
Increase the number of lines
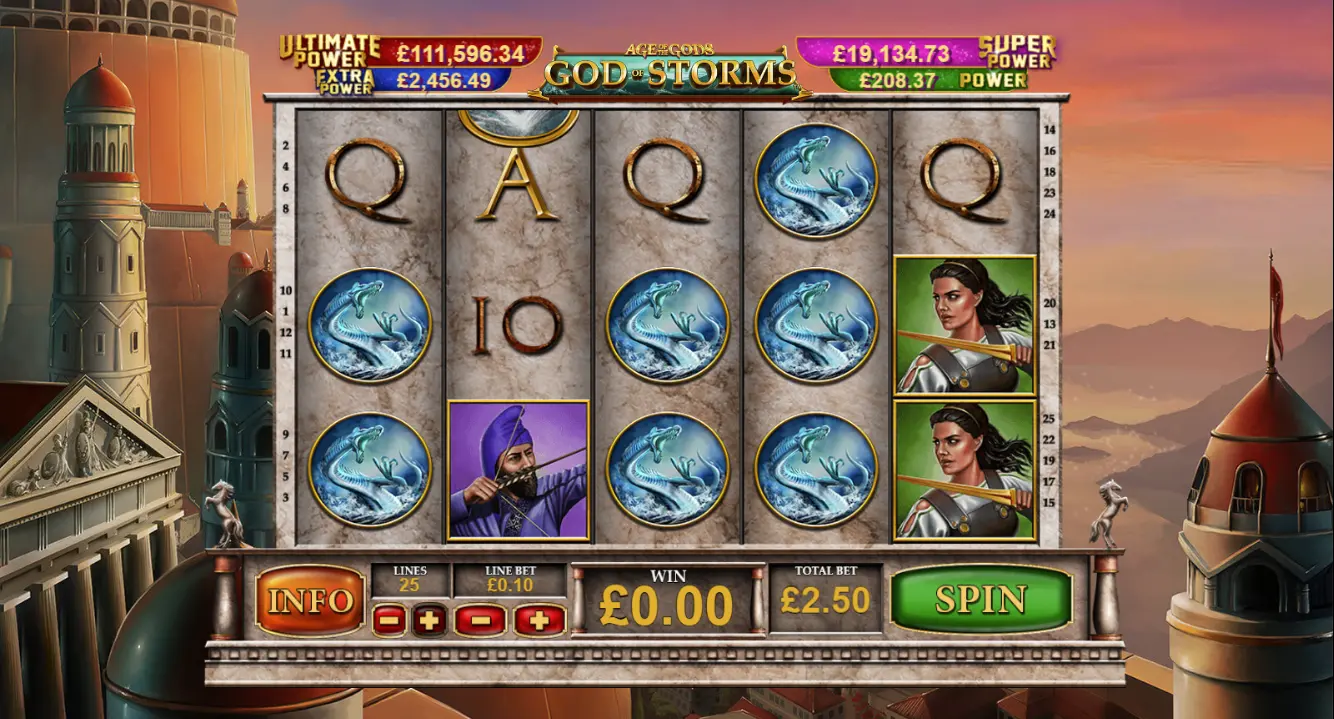click(430, 621)
